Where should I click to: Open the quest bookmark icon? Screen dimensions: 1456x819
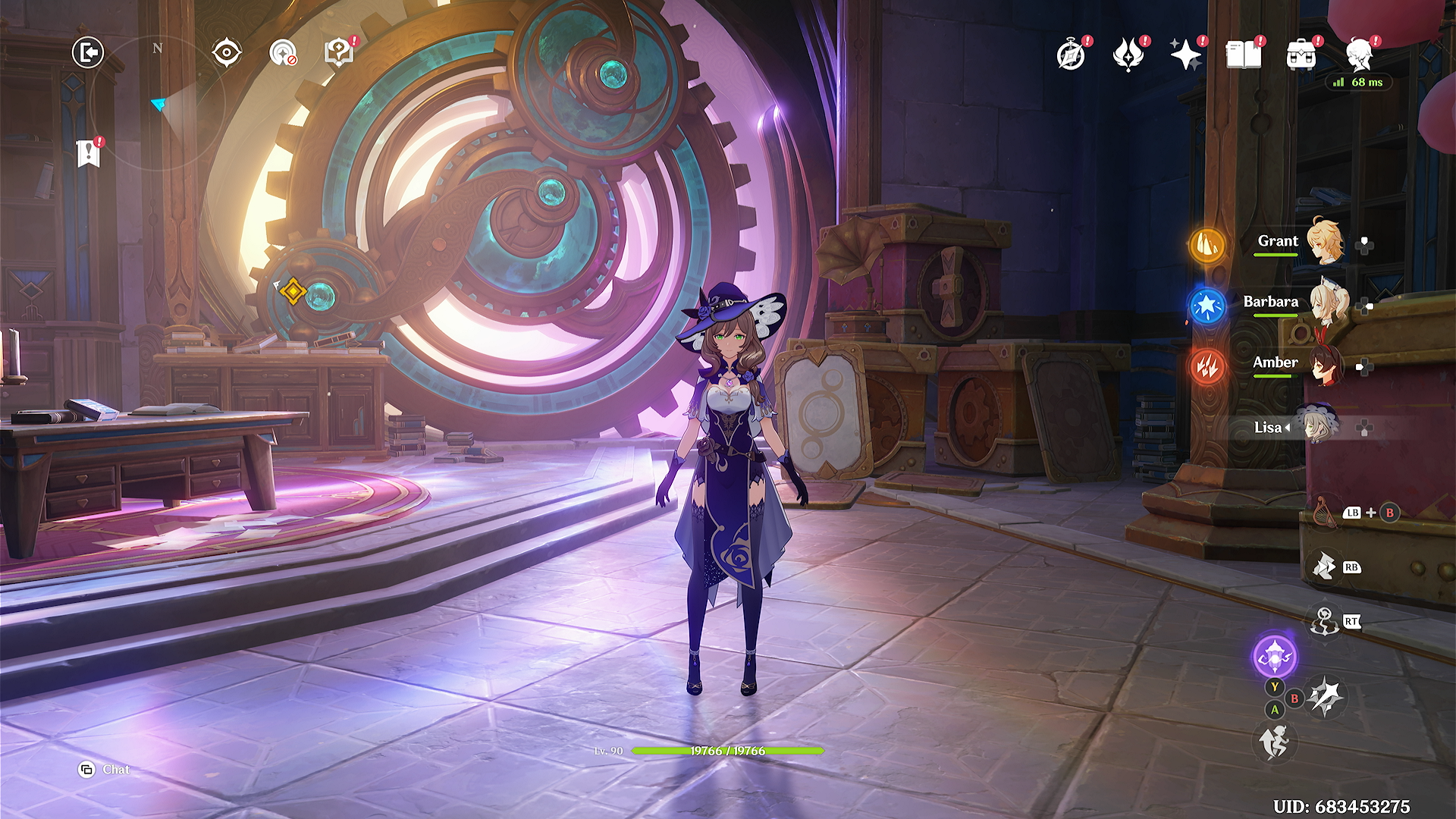point(89,153)
